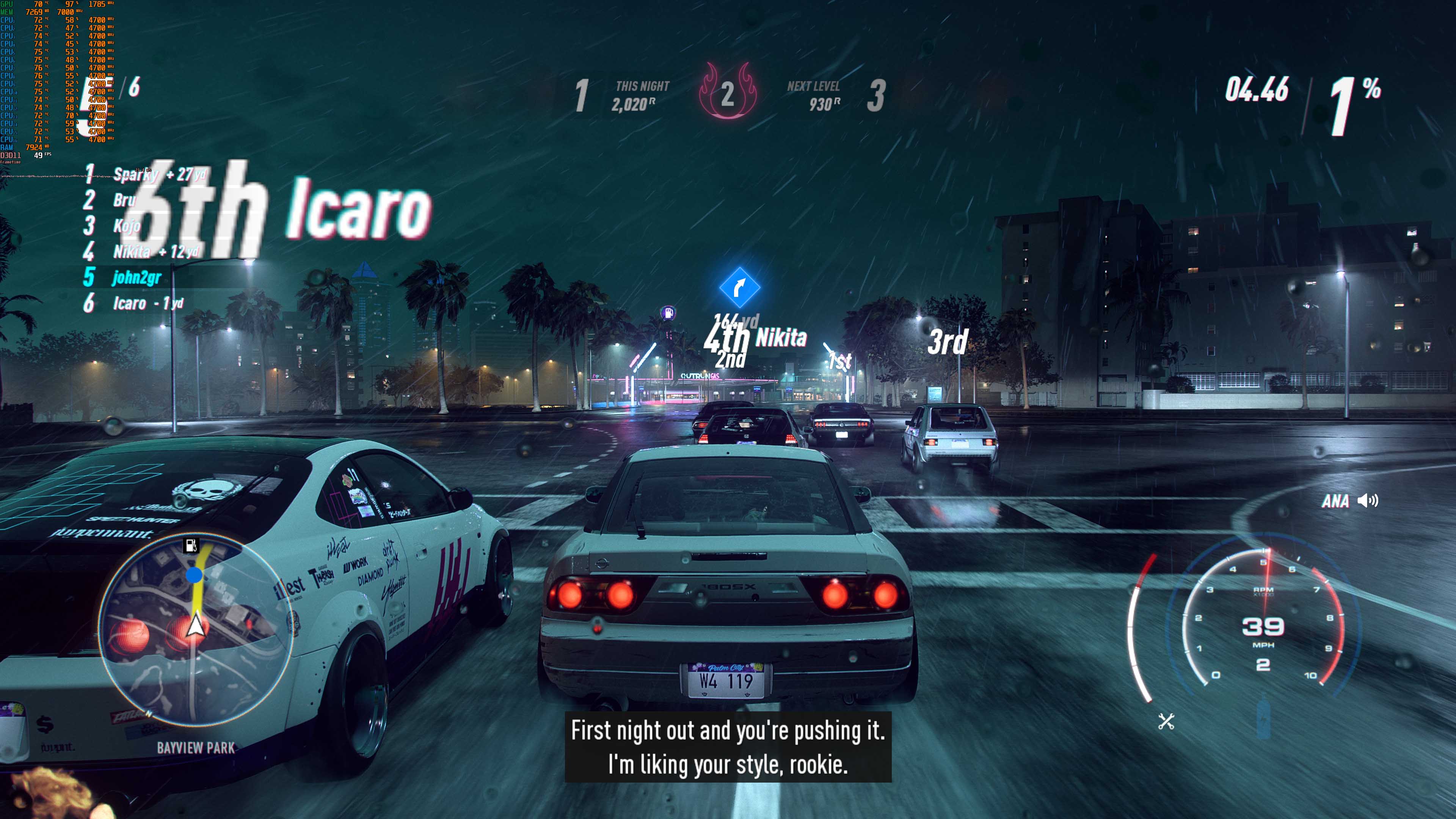
Task: Click the crossed wrench repair icon
Action: tap(1166, 721)
